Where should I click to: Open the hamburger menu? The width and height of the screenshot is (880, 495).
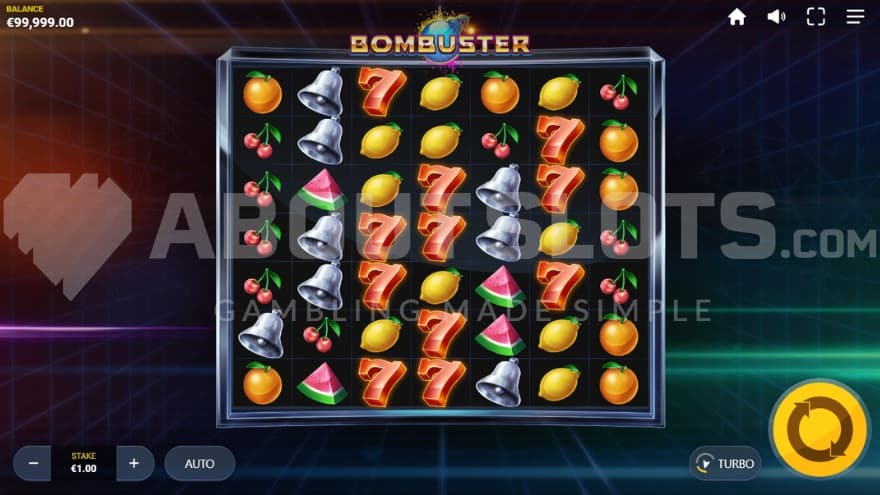point(855,17)
